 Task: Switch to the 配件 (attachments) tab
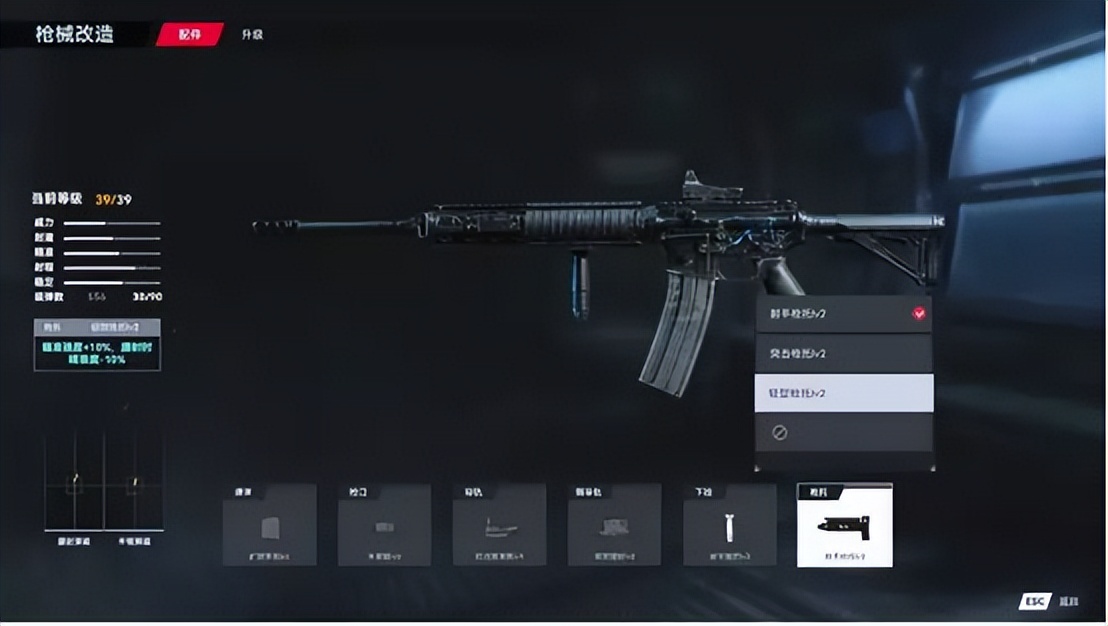(x=190, y=34)
